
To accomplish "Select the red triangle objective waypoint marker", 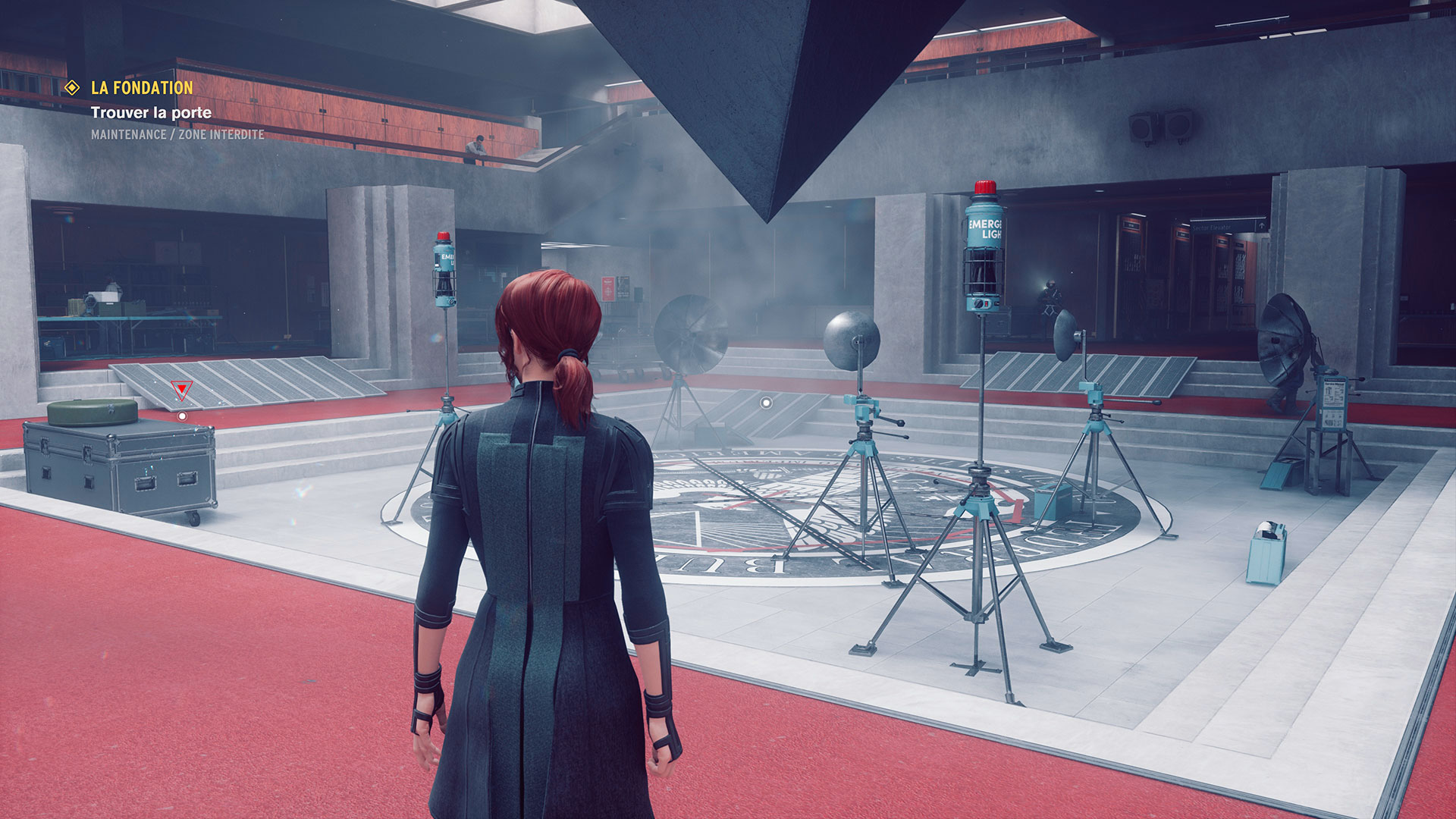I will pos(181,390).
